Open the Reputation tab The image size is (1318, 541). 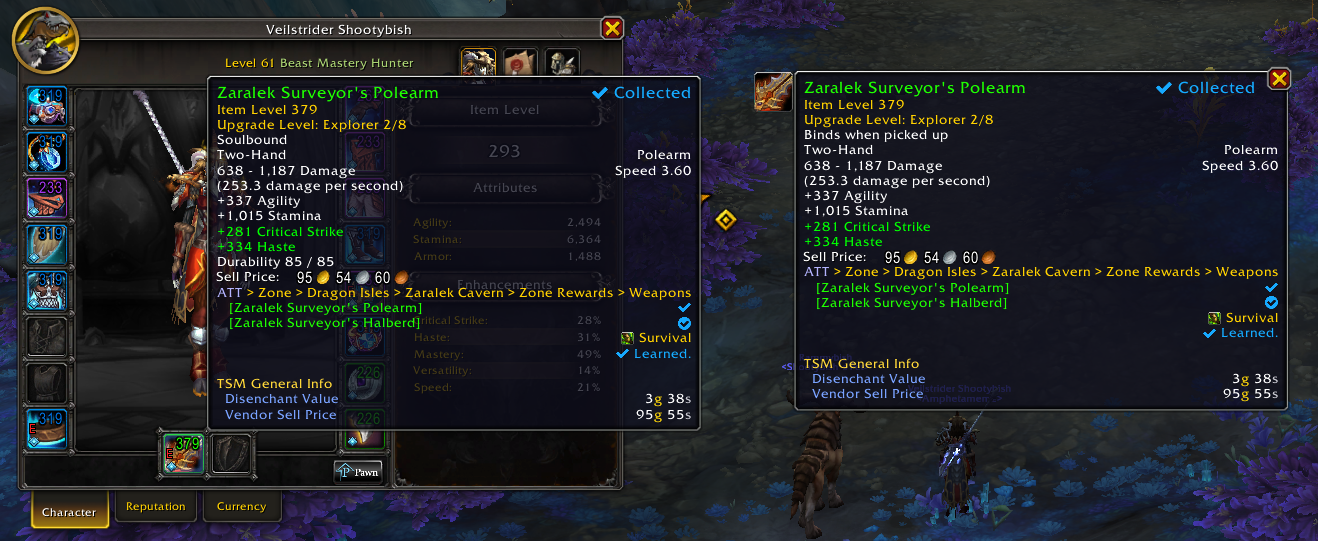156,507
